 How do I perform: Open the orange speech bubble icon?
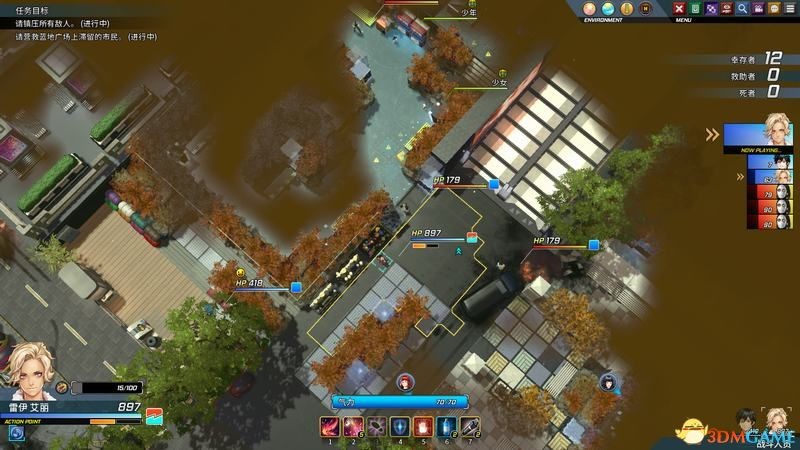click(772, 9)
